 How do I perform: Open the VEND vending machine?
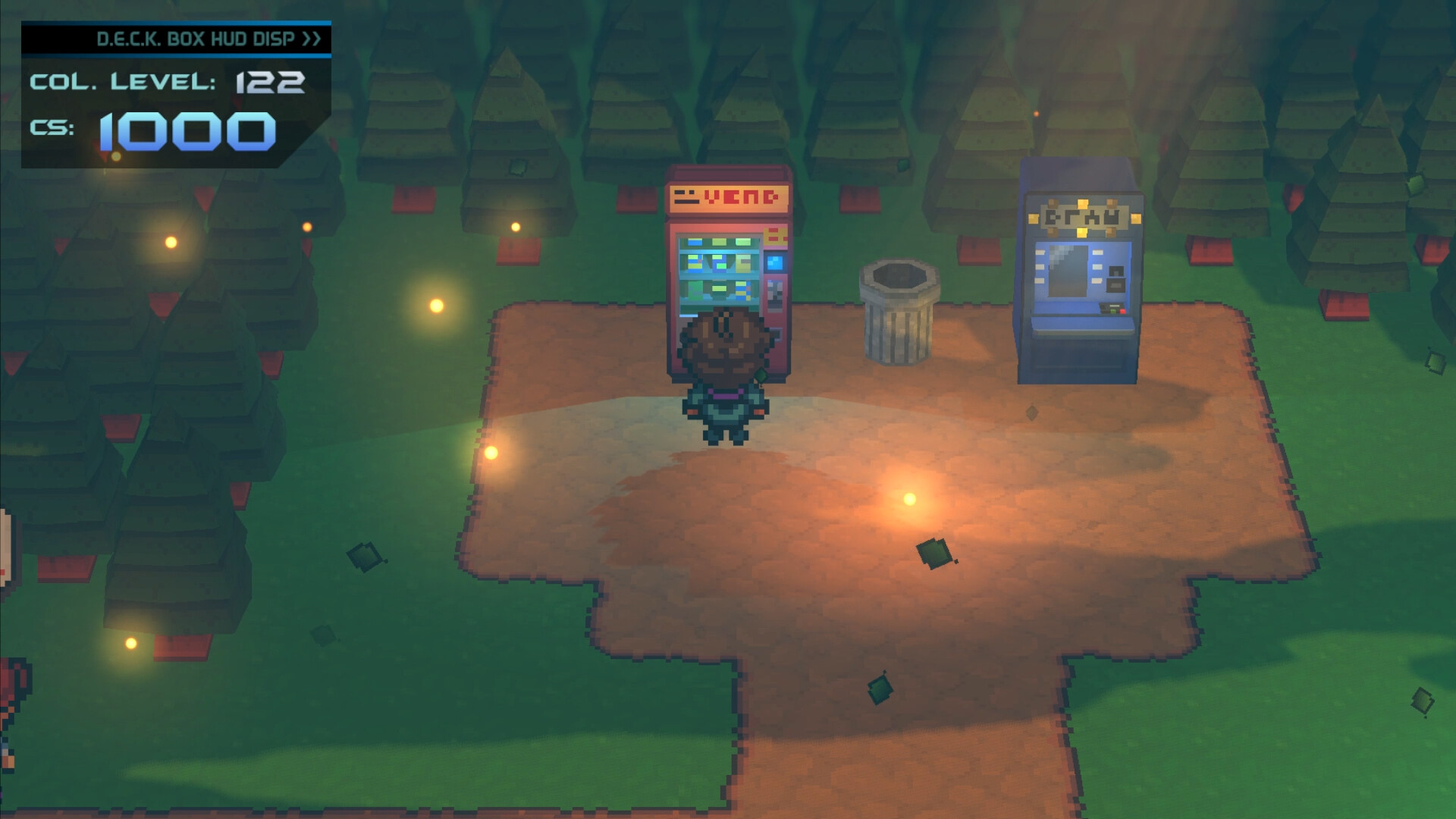(x=728, y=265)
